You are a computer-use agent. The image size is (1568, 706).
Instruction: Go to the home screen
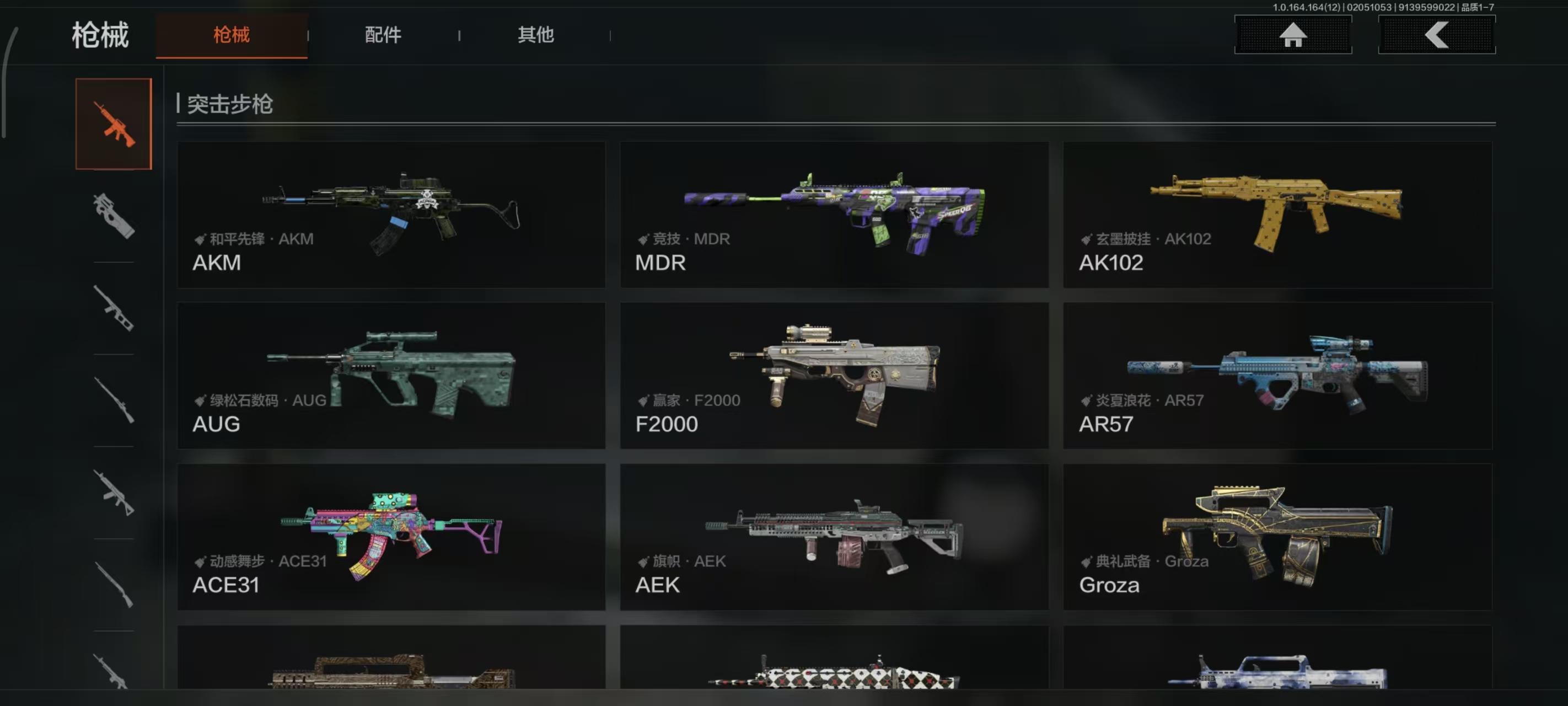click(1292, 35)
